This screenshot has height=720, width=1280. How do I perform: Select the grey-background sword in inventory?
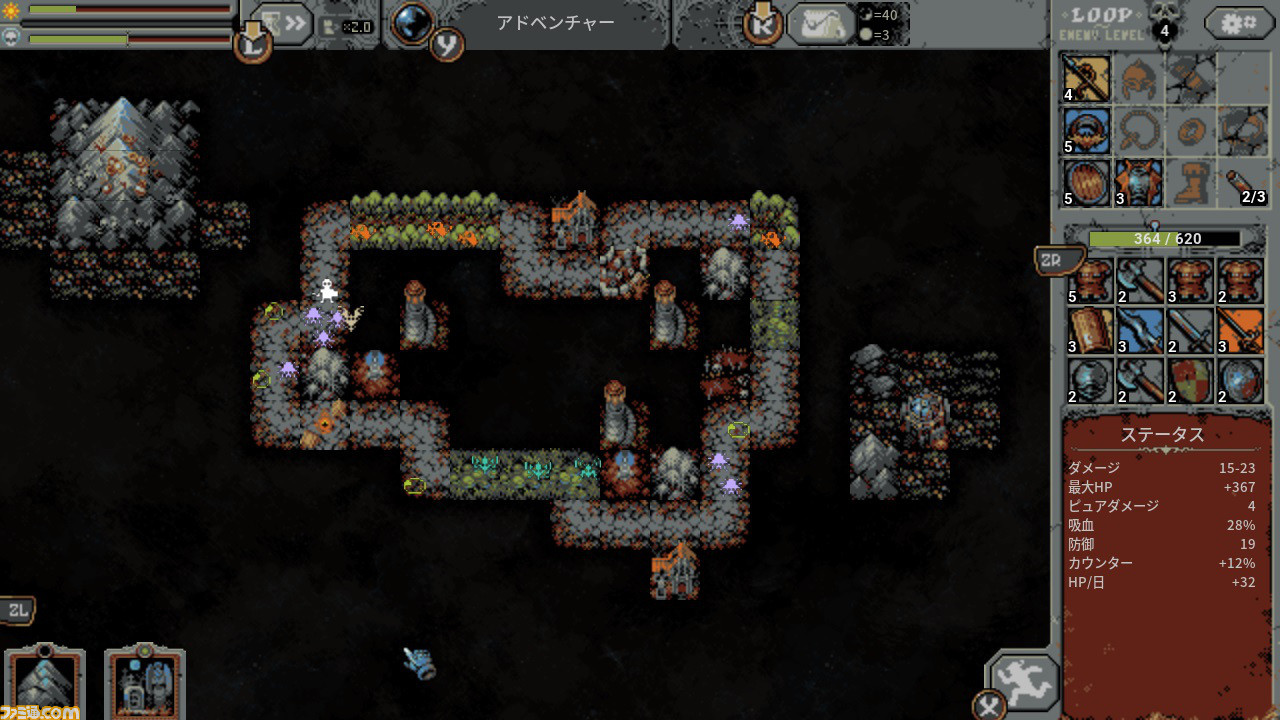1190,331
